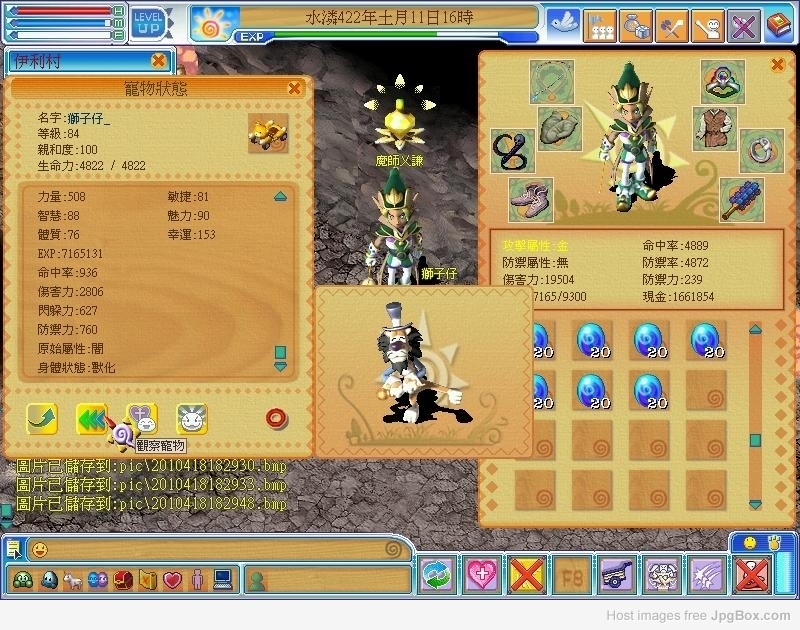Click the curved green arrow pet button
This screenshot has height=630, width=800.
click(42, 419)
